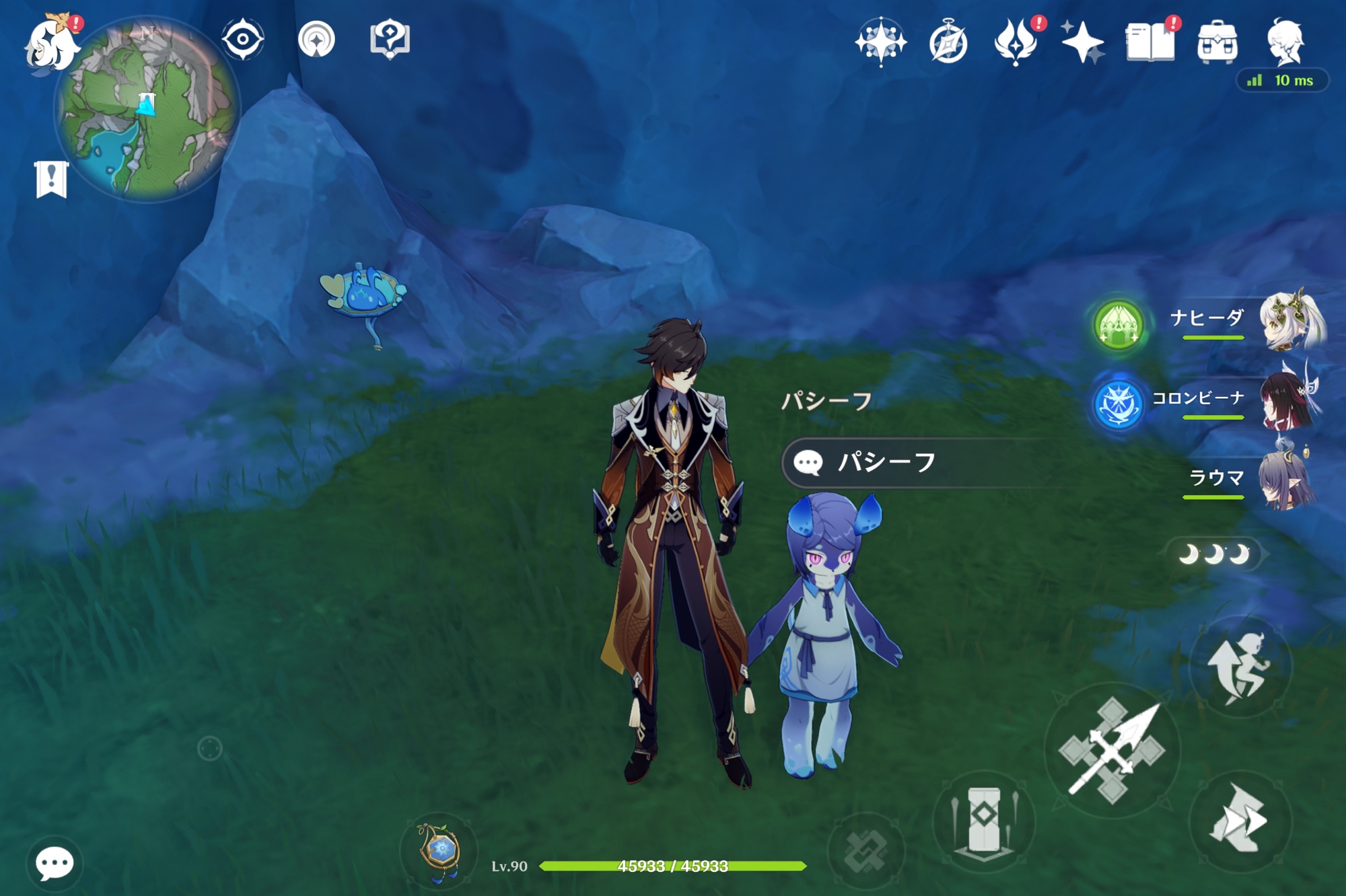Image resolution: width=1346 pixels, height=896 pixels.
Task: Perform a normal attack with the spear button
Action: coord(1112,751)
